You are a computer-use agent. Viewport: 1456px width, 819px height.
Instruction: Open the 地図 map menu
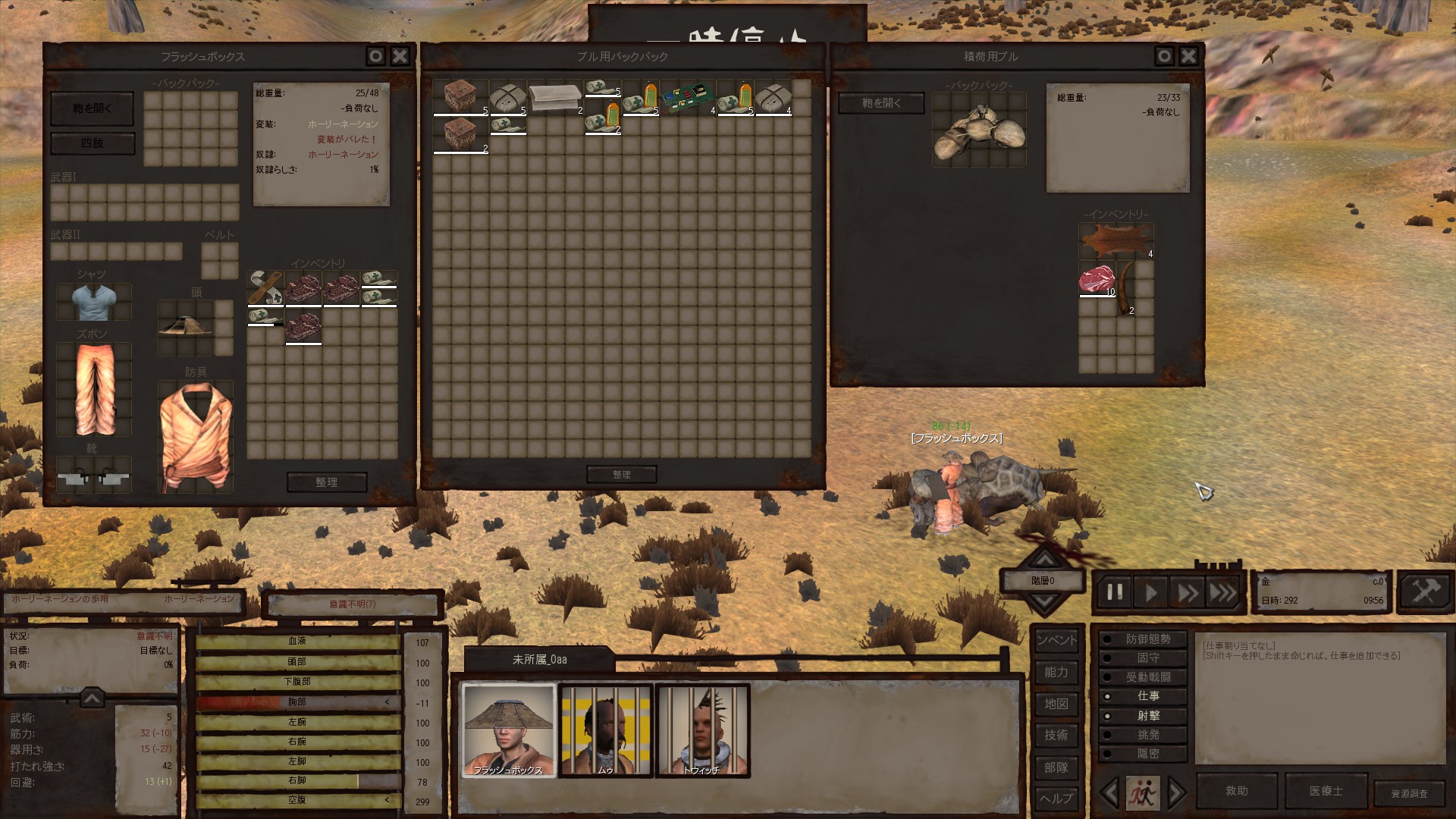pyautogui.click(x=1056, y=704)
